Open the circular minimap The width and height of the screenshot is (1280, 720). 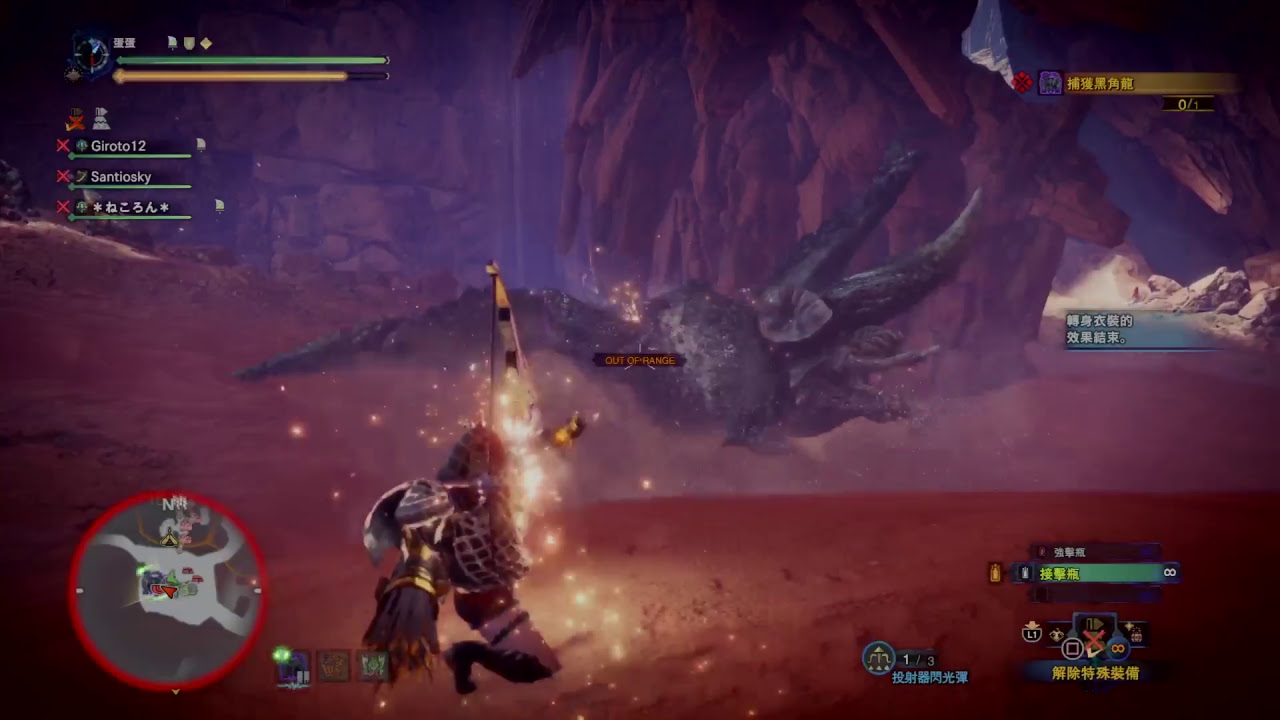point(168,588)
